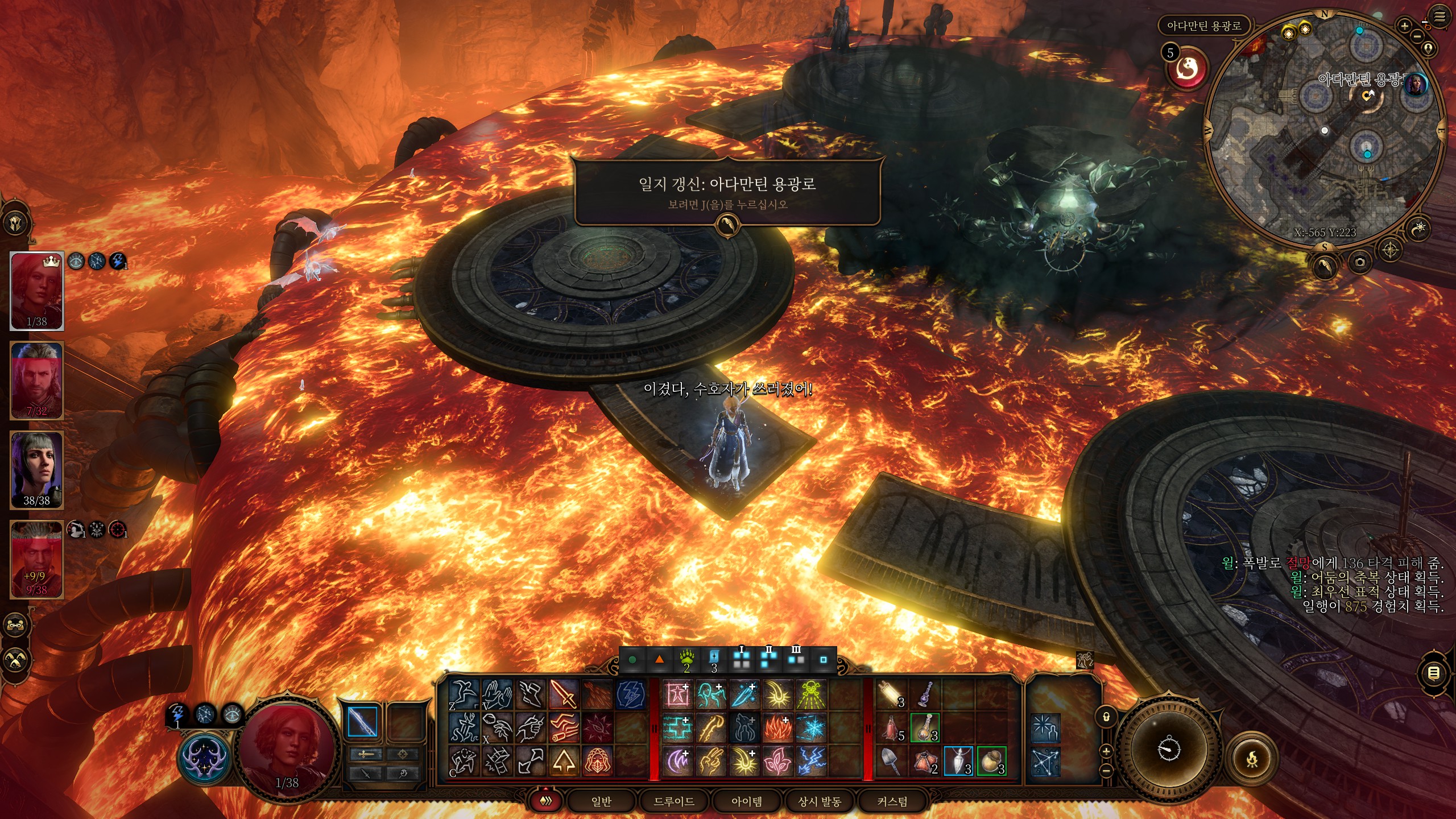Switch to the 커스텀 hotbar tab
The height and width of the screenshot is (819, 1456).
(x=892, y=801)
